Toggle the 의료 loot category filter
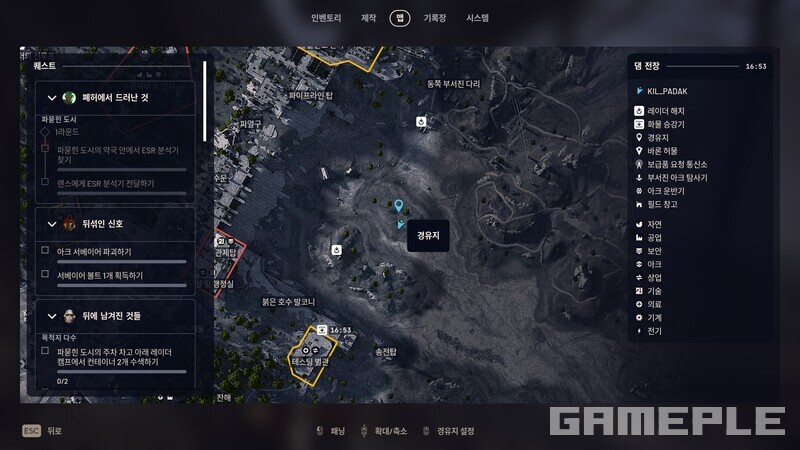 (654, 304)
